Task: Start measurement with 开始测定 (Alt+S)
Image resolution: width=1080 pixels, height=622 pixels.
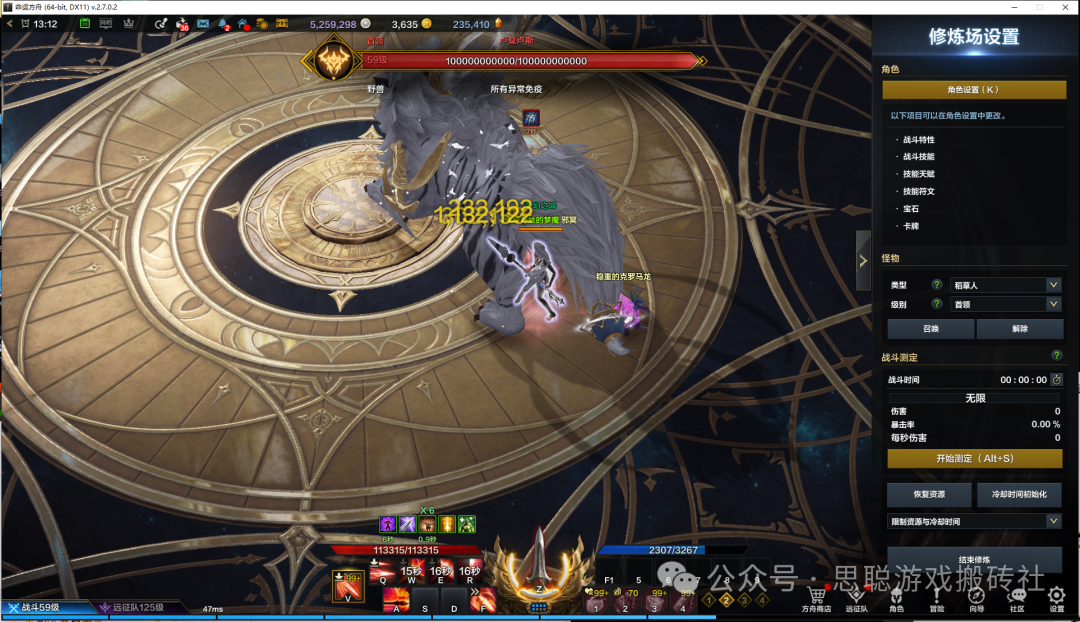Action: click(974, 459)
